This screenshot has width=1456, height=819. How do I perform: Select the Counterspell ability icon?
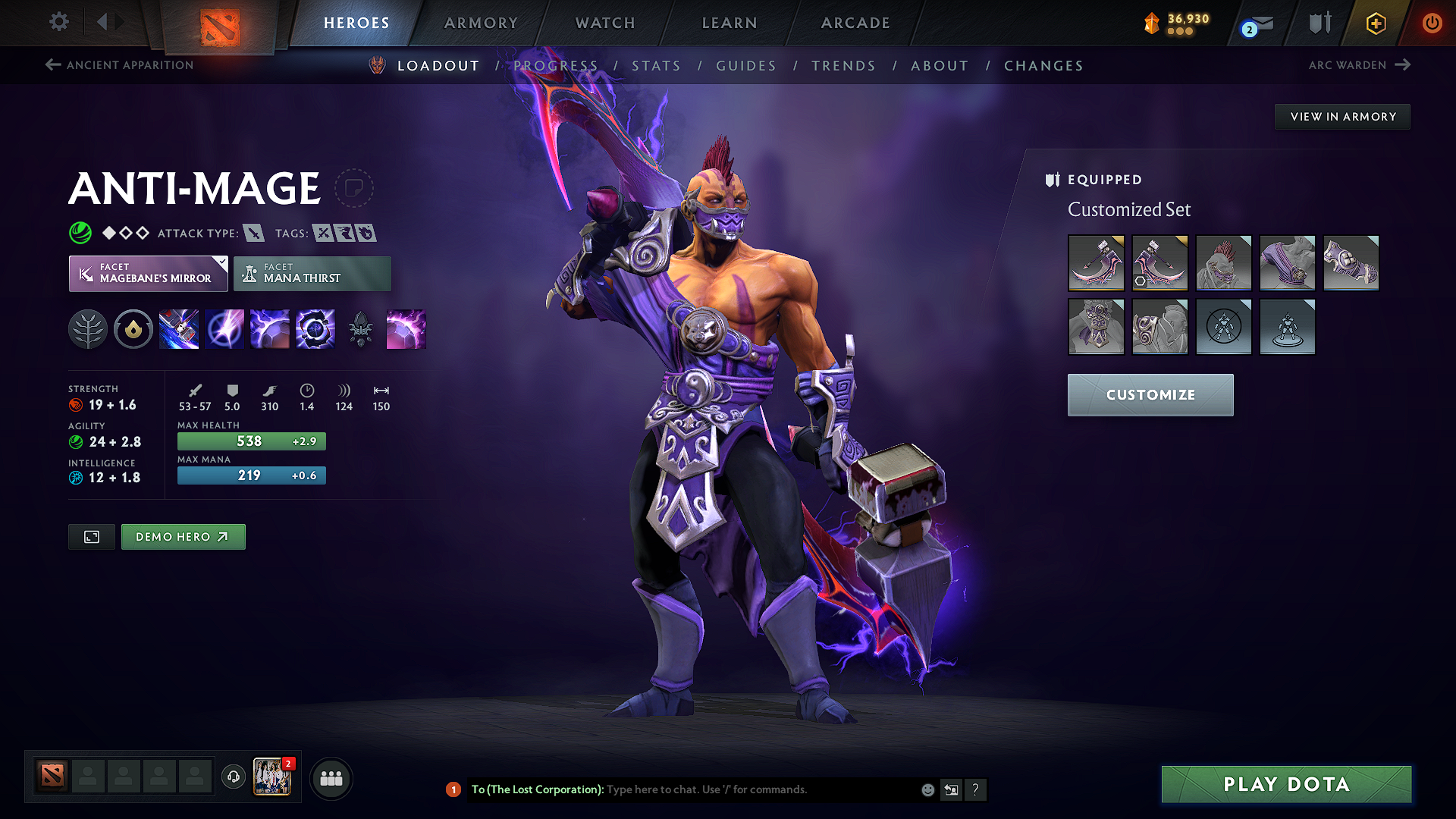click(x=270, y=328)
